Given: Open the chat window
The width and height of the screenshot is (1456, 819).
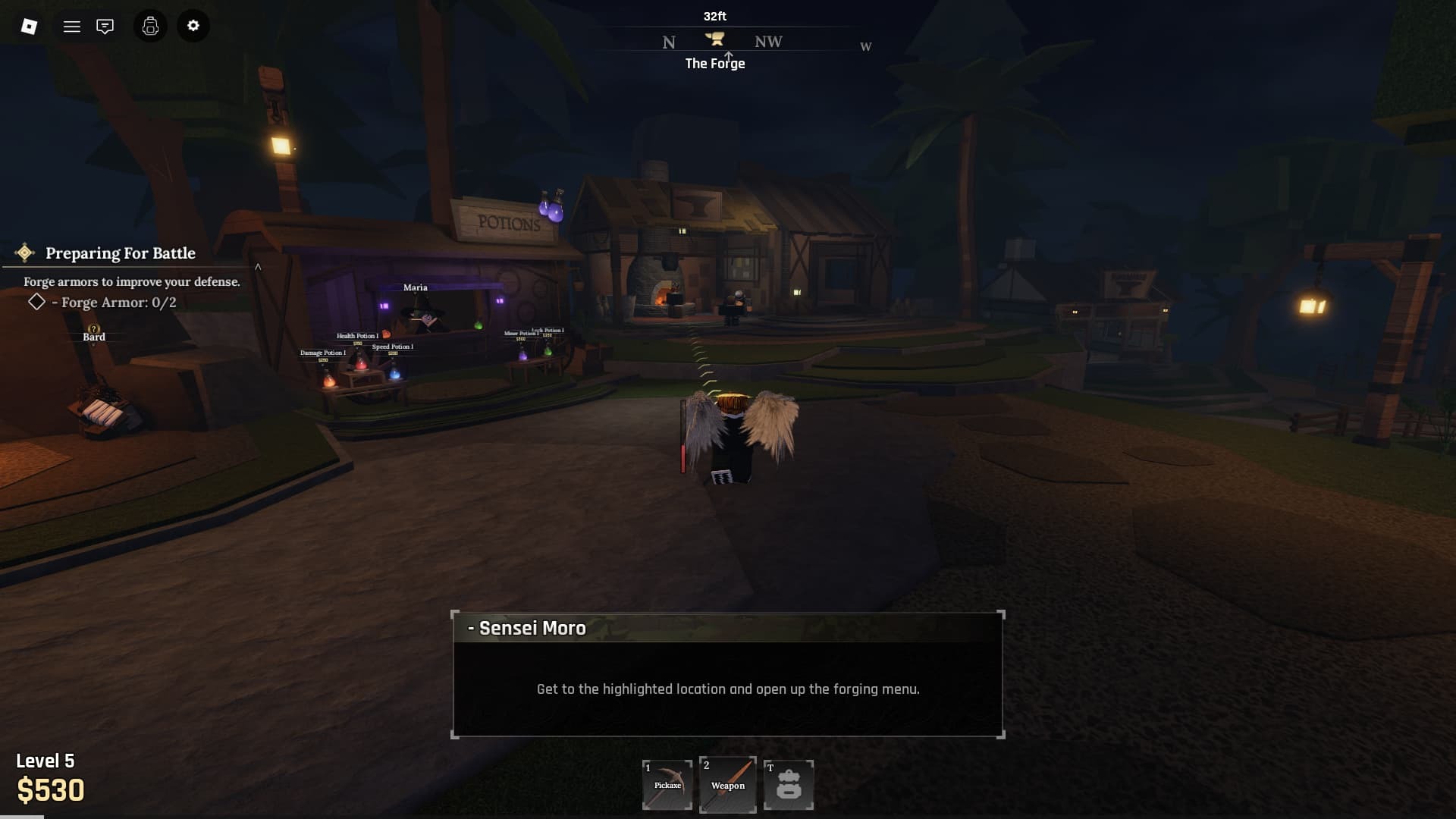Looking at the screenshot, I should [105, 27].
